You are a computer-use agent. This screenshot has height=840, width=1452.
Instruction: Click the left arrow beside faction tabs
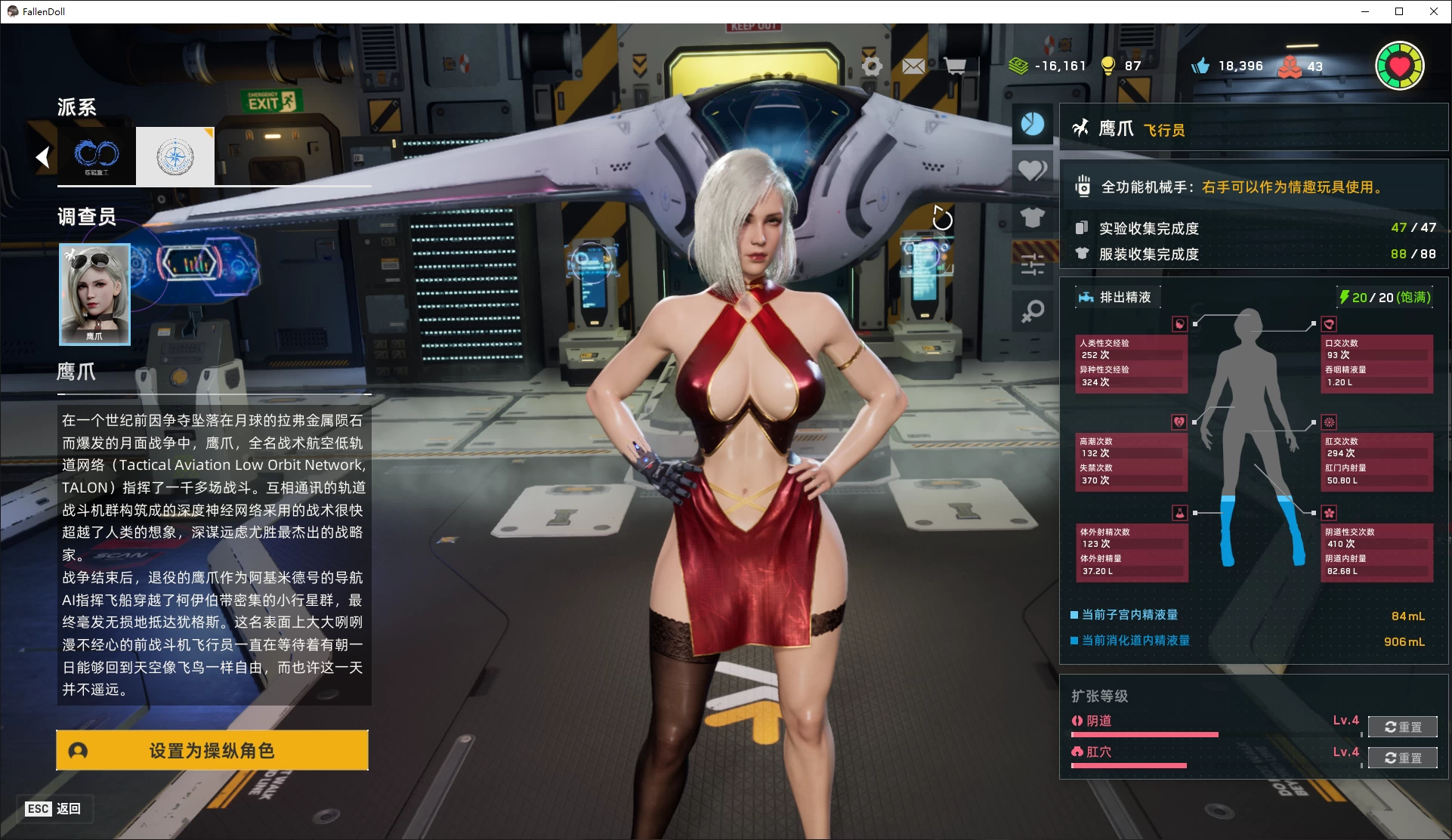42,156
